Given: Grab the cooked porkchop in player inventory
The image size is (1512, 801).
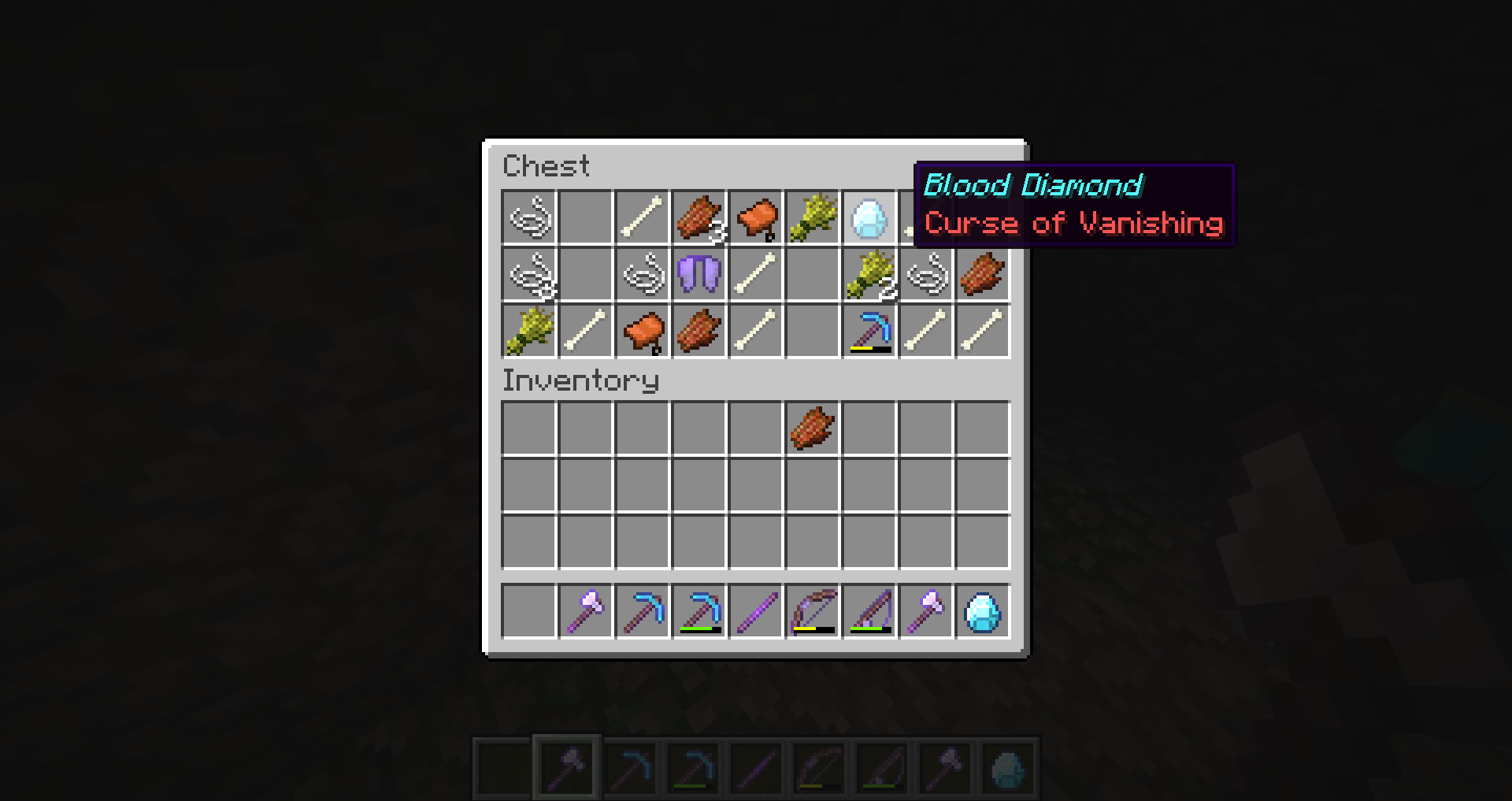Looking at the screenshot, I should [x=811, y=428].
